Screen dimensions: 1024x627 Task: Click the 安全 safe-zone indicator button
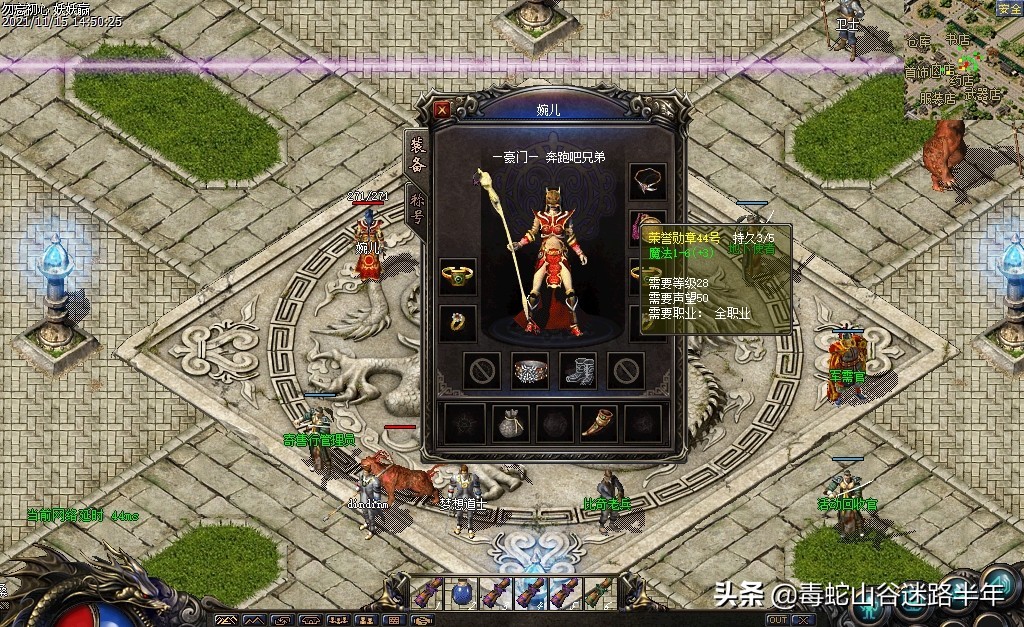pyautogui.click(x=1009, y=9)
